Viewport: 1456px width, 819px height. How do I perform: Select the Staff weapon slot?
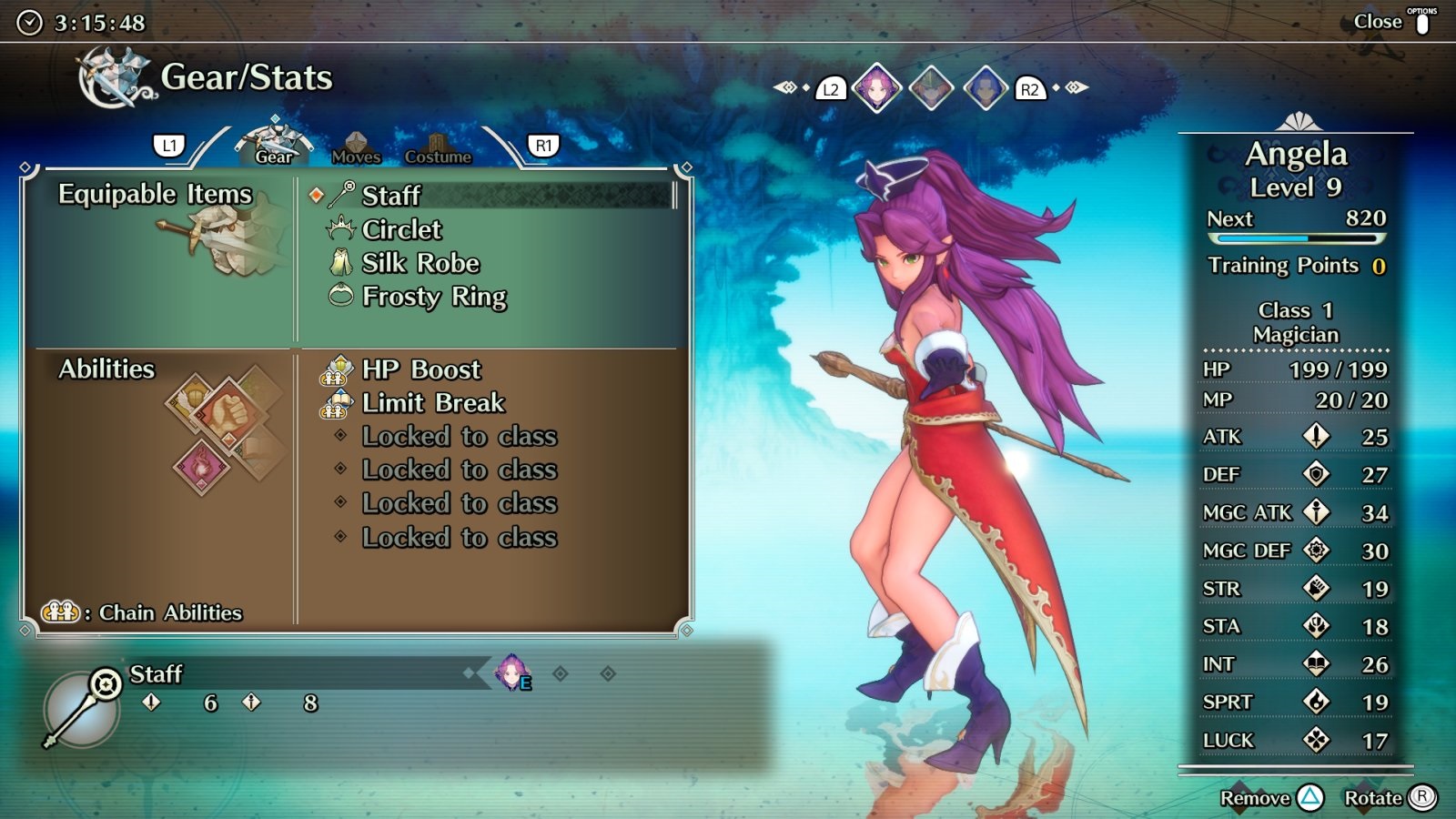pyautogui.click(x=391, y=196)
